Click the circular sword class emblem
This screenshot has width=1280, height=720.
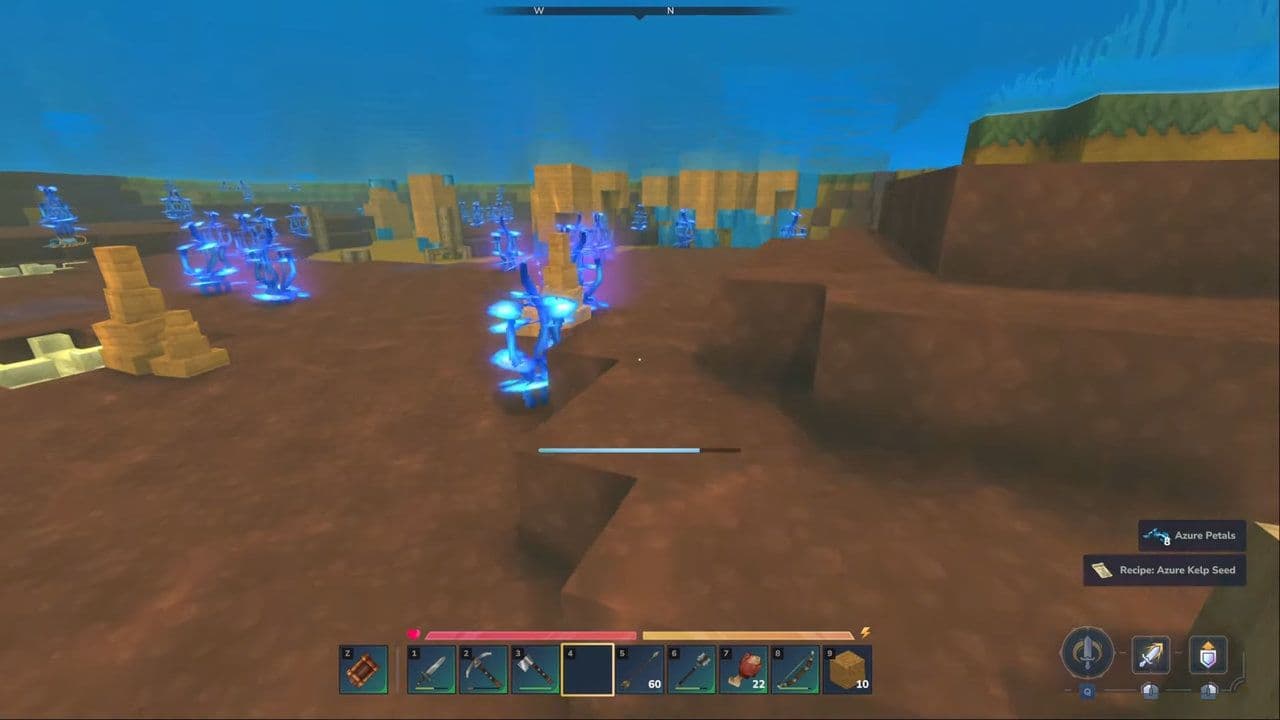coord(1090,655)
